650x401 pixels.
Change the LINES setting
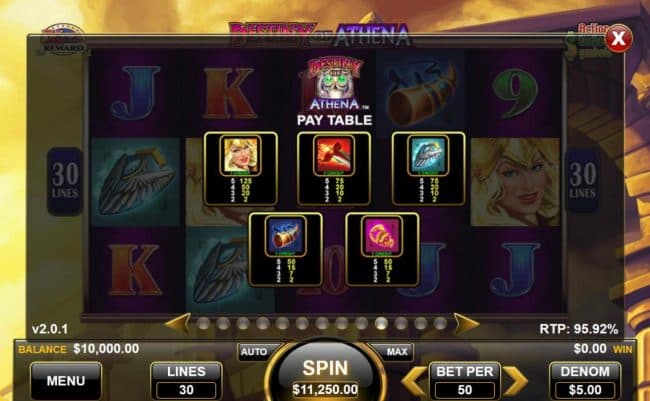coord(186,379)
